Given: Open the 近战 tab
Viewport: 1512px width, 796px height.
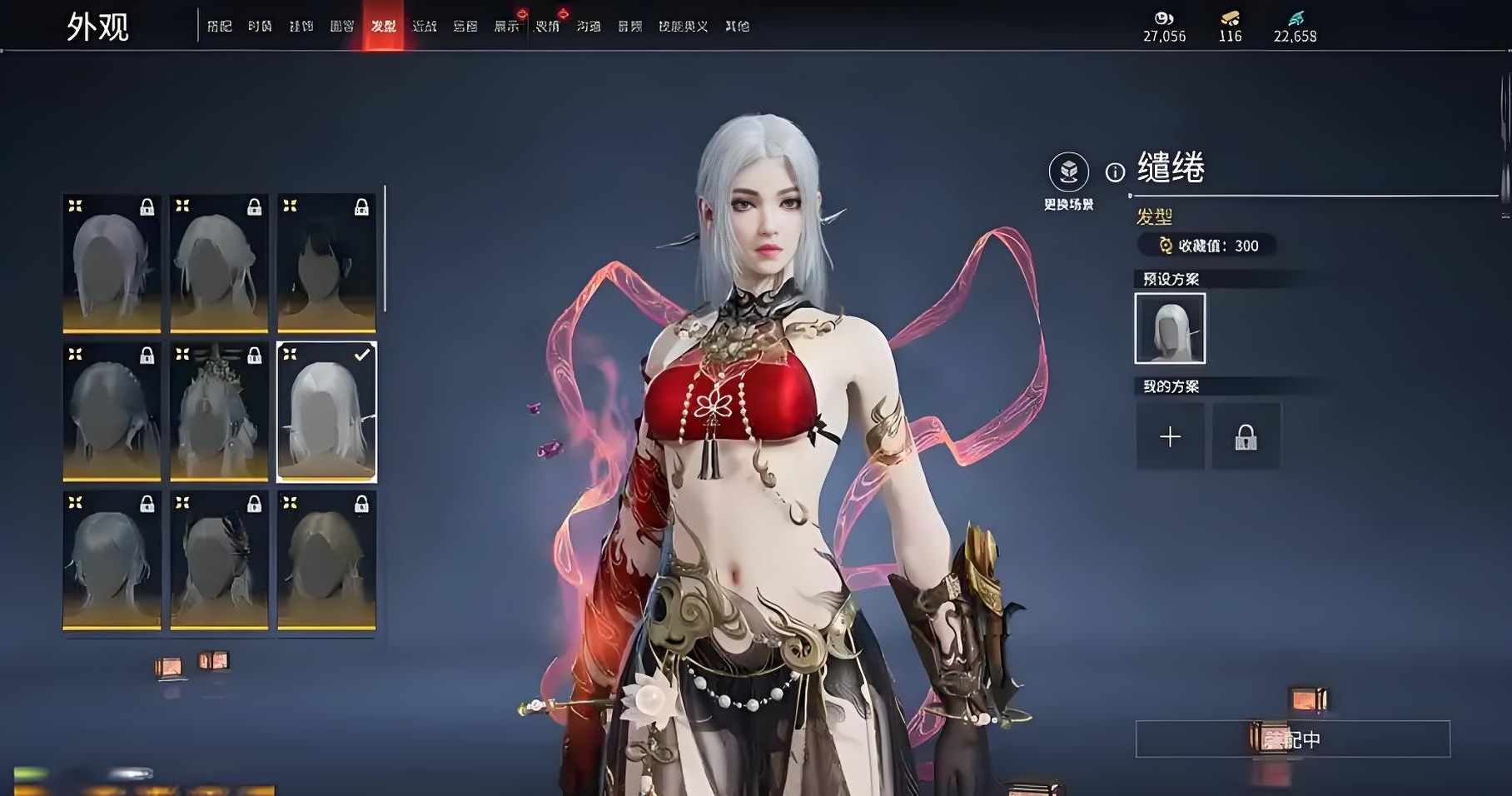Looking at the screenshot, I should [425, 27].
